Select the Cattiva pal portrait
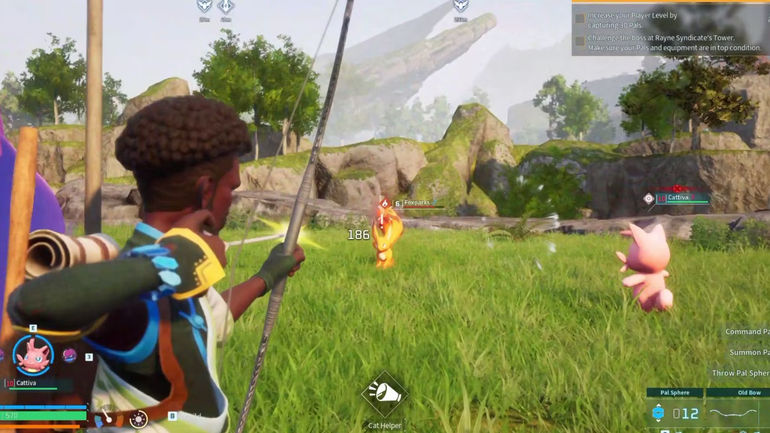 point(33,355)
